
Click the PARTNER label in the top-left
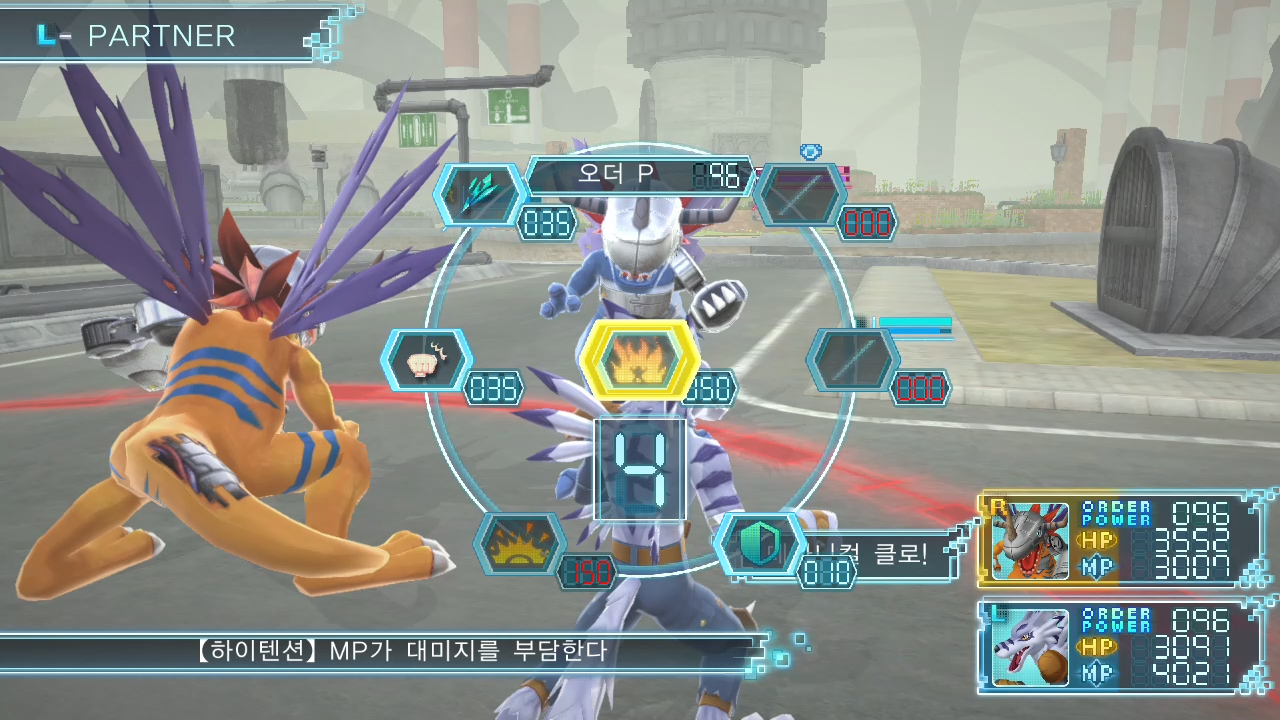coord(160,36)
